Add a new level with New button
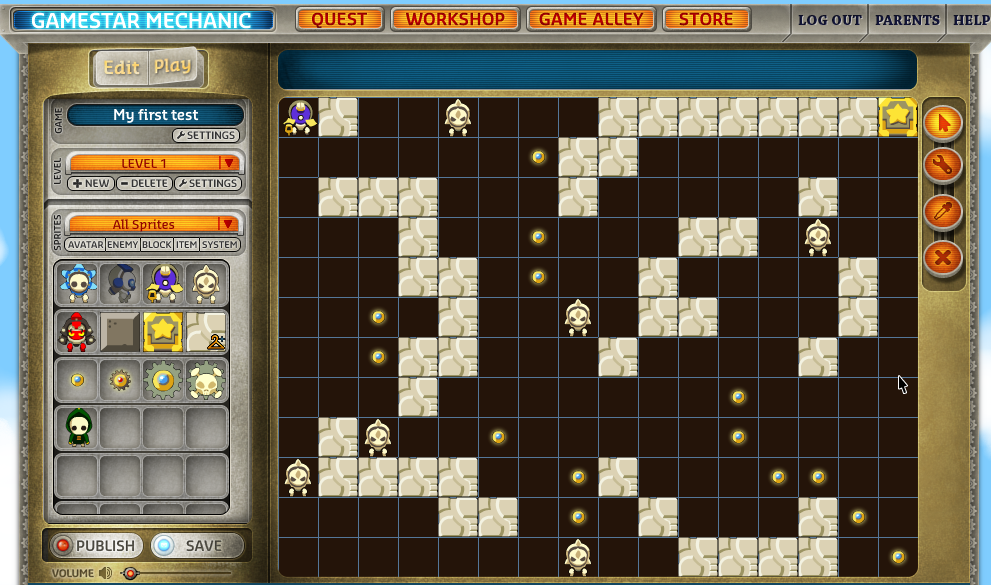The width and height of the screenshot is (991, 585). (x=90, y=184)
